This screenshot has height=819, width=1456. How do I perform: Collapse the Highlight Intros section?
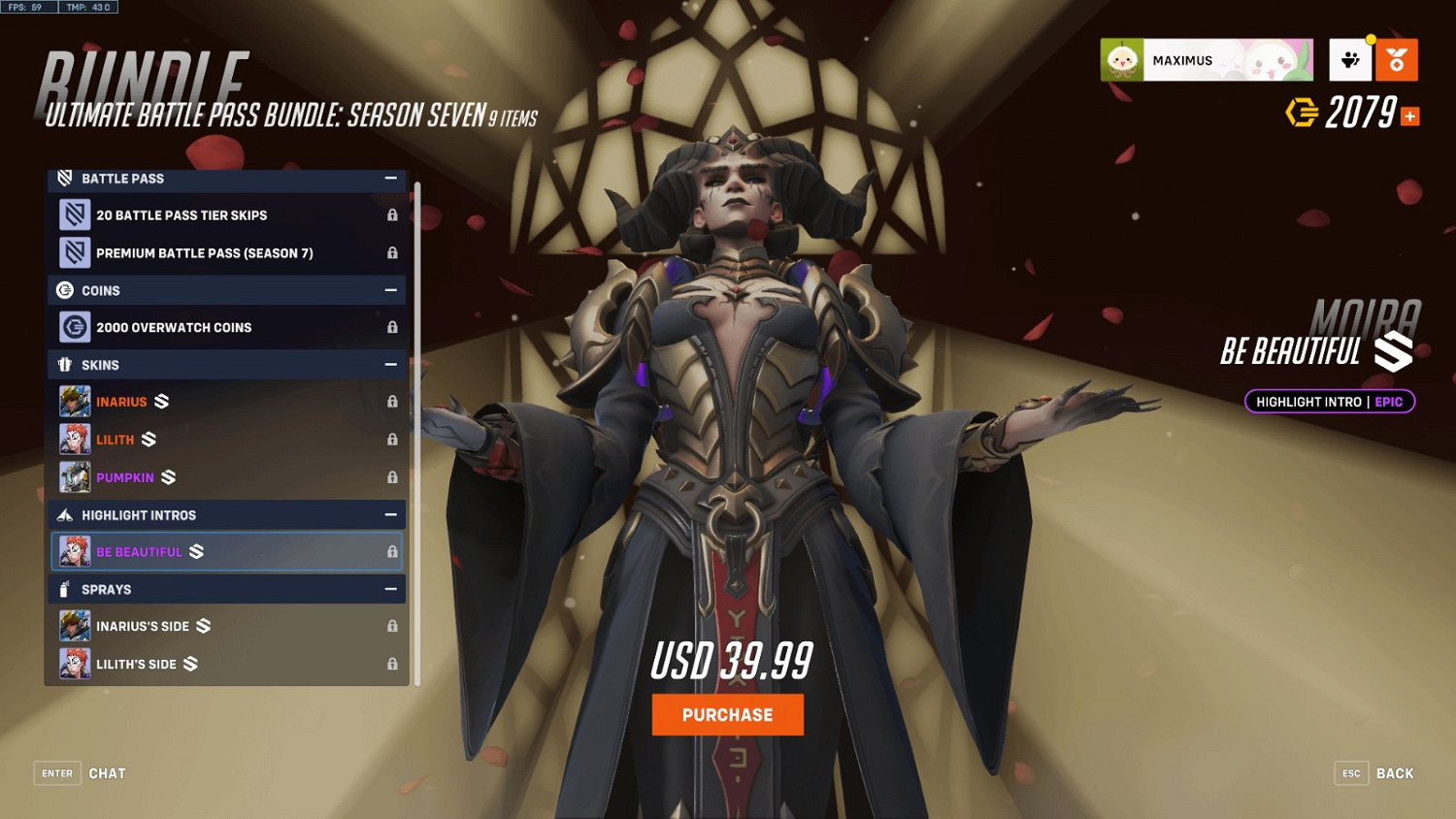coord(391,514)
